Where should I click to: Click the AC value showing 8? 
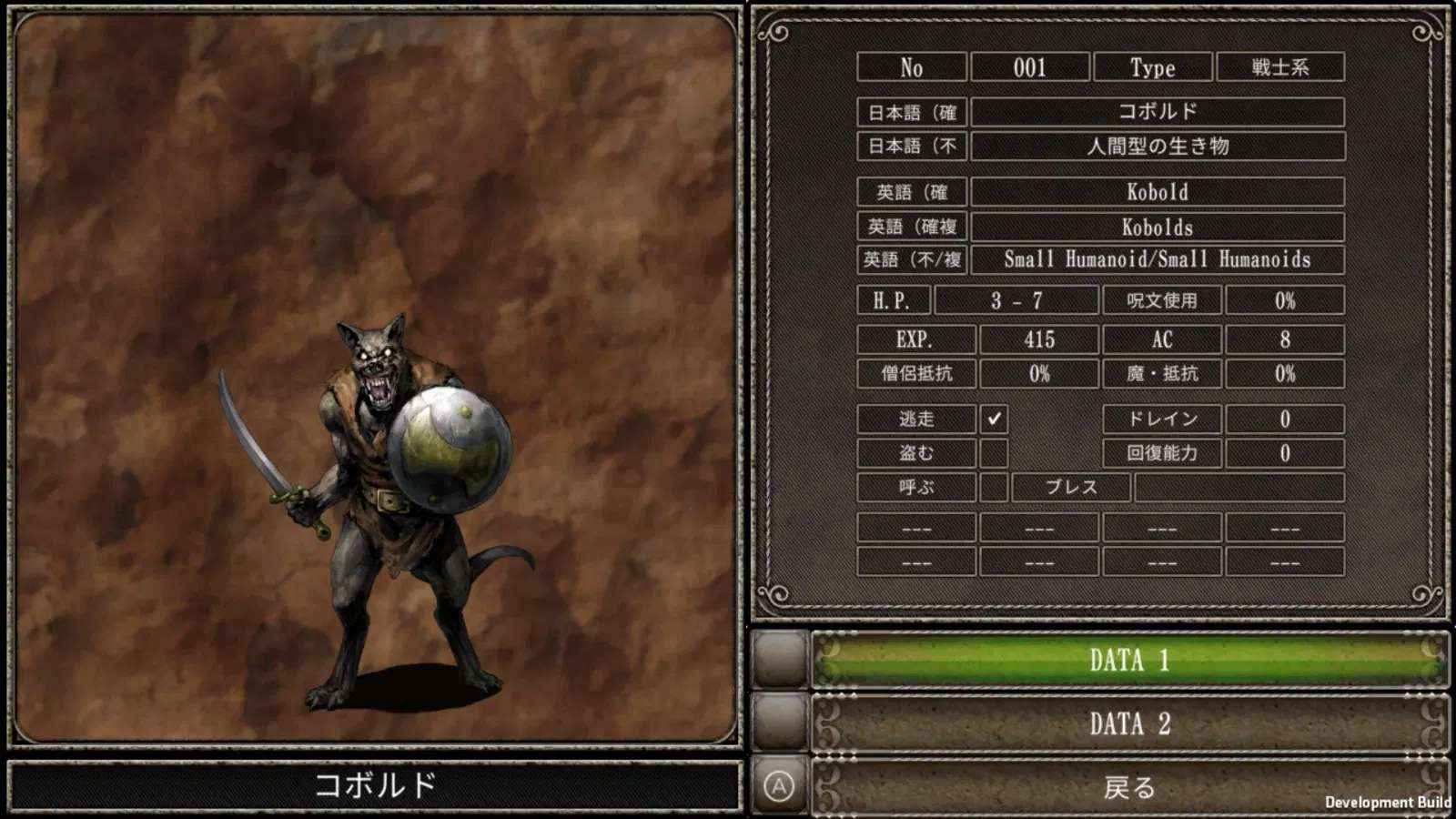click(1285, 339)
